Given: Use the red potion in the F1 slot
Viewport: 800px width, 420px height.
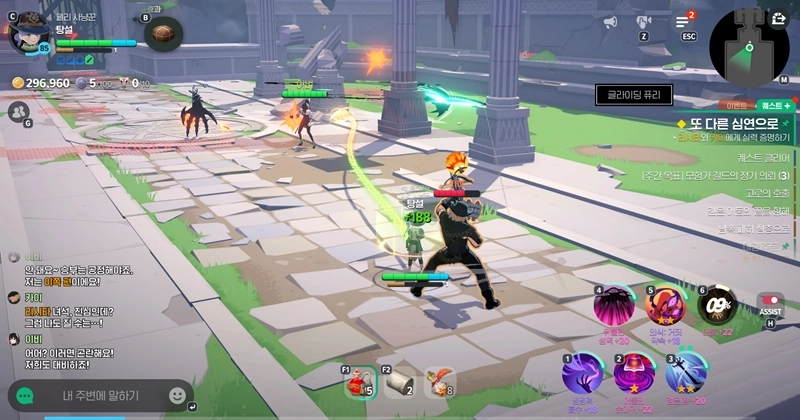Looking at the screenshot, I should pos(359,383).
